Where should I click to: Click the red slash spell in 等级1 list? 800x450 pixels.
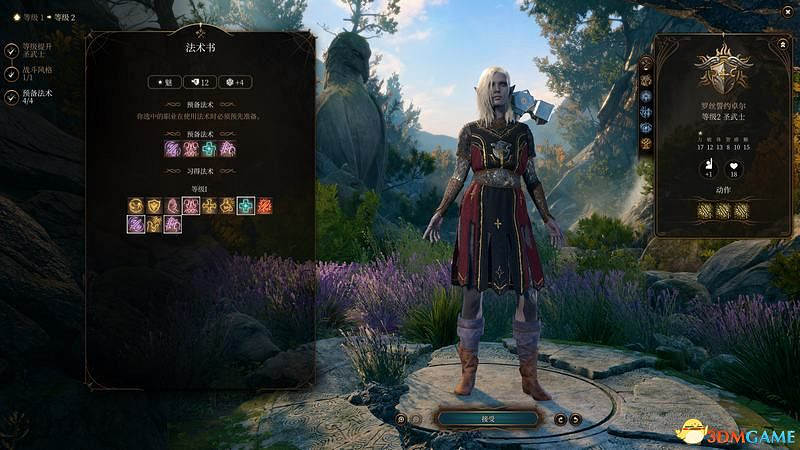(264, 206)
